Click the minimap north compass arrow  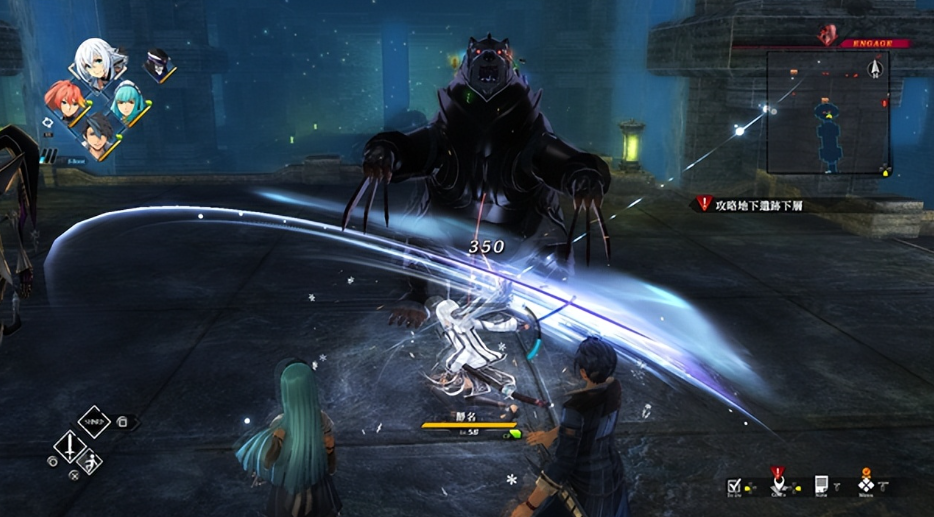tap(876, 67)
